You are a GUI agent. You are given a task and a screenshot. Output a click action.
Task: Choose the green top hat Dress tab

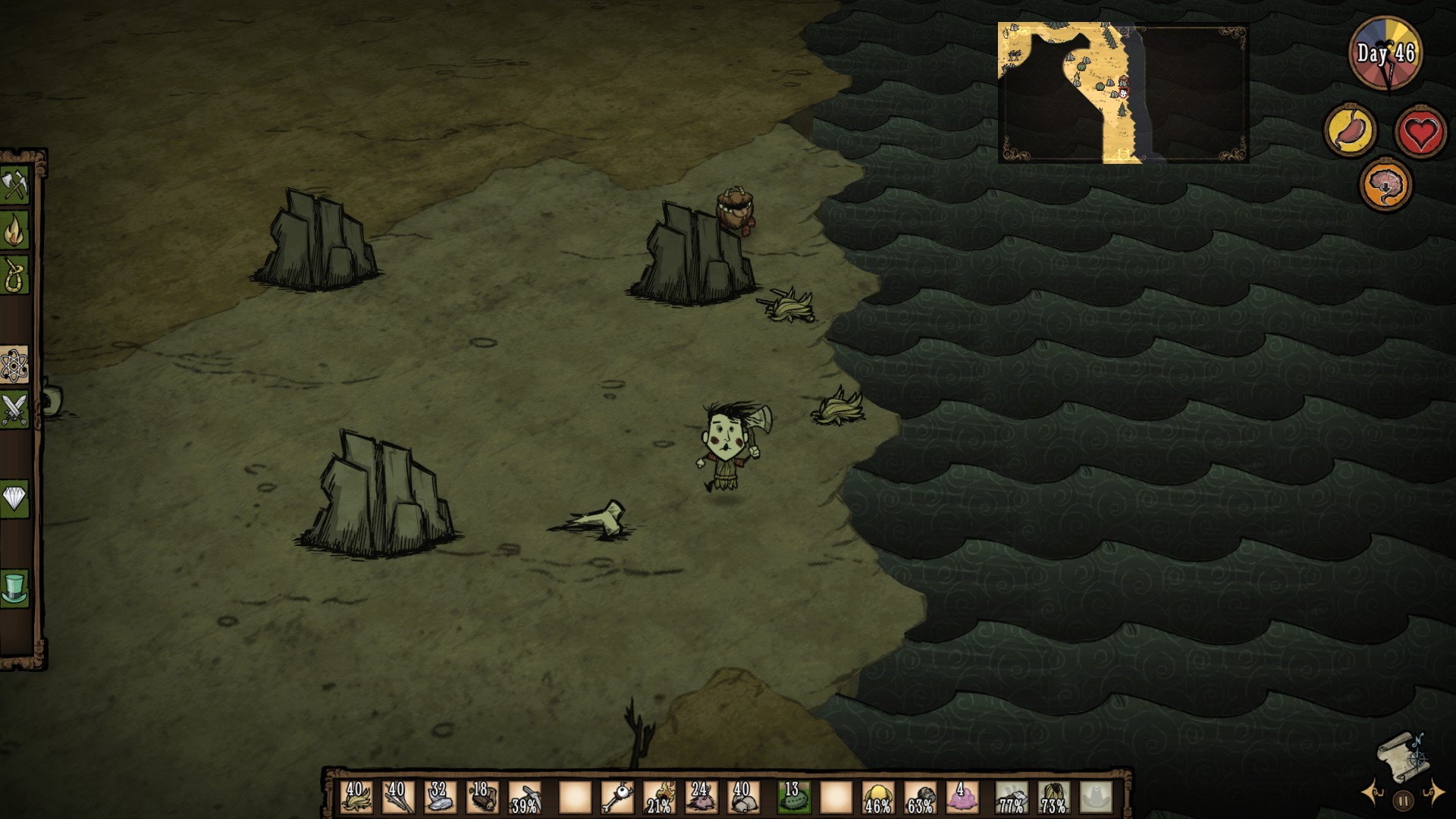click(x=14, y=588)
